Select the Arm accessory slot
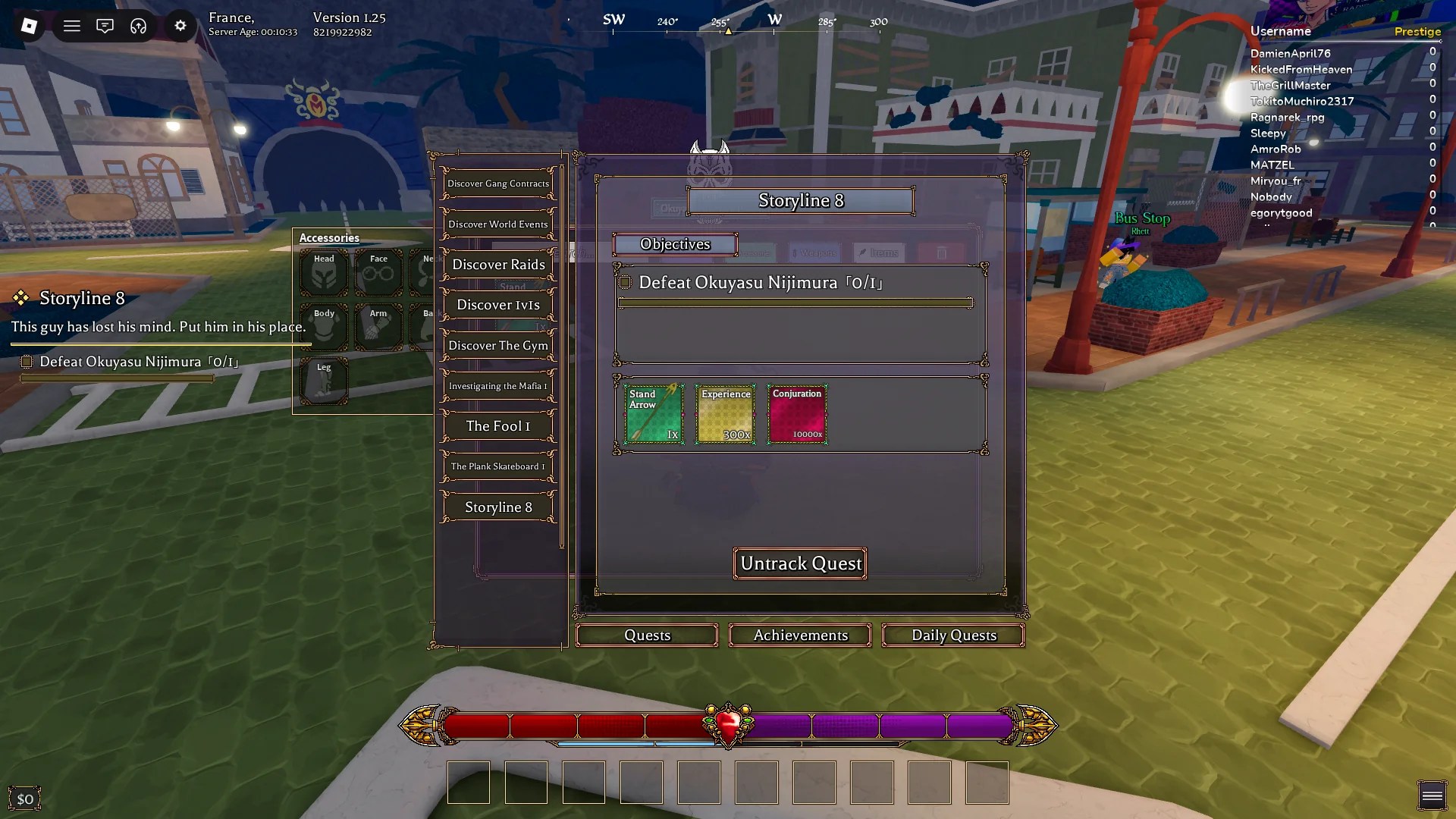Screen dimensions: 1456x819 (x=378, y=326)
